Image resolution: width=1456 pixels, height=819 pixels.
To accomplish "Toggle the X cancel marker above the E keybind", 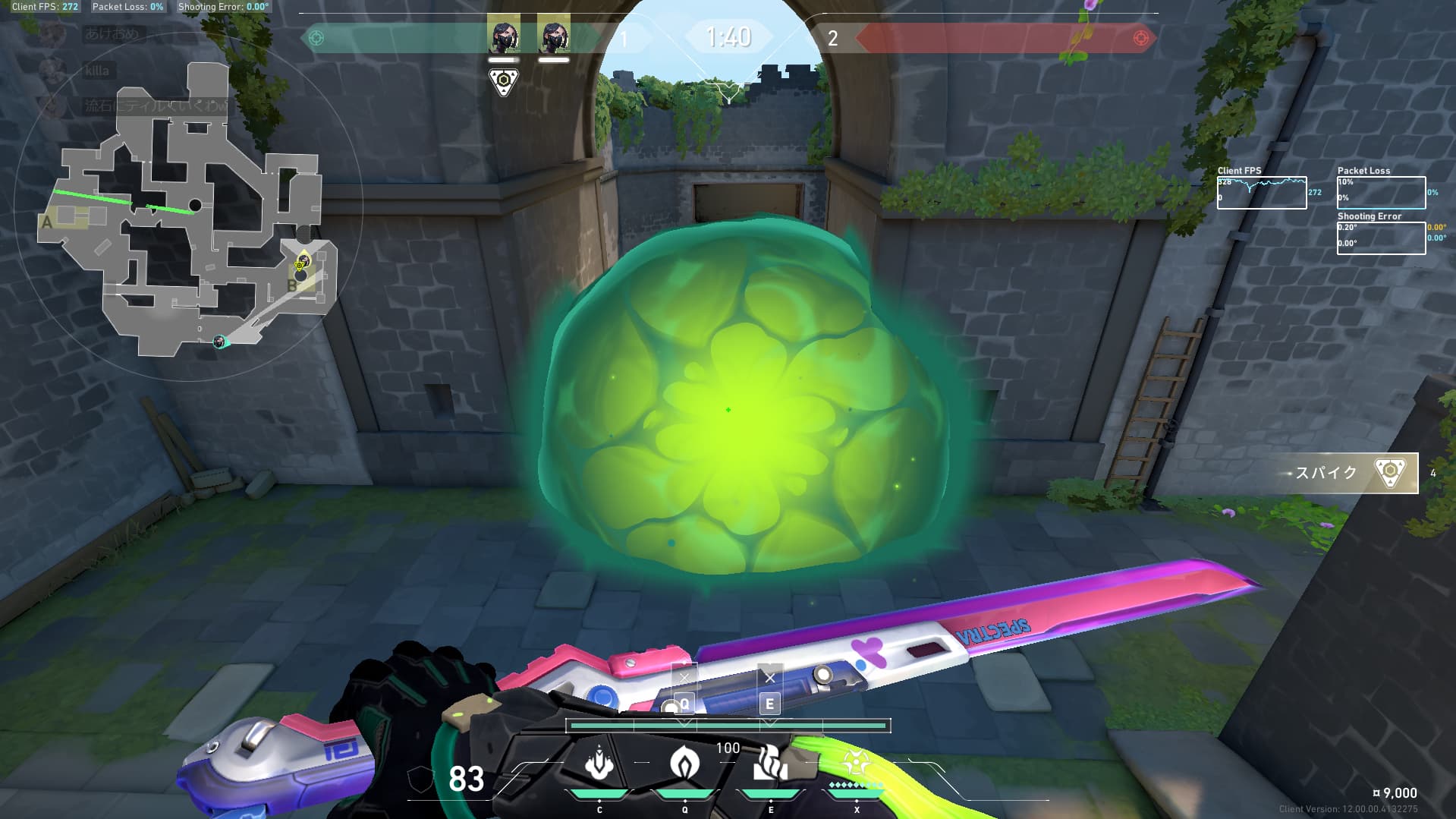I will [x=771, y=677].
